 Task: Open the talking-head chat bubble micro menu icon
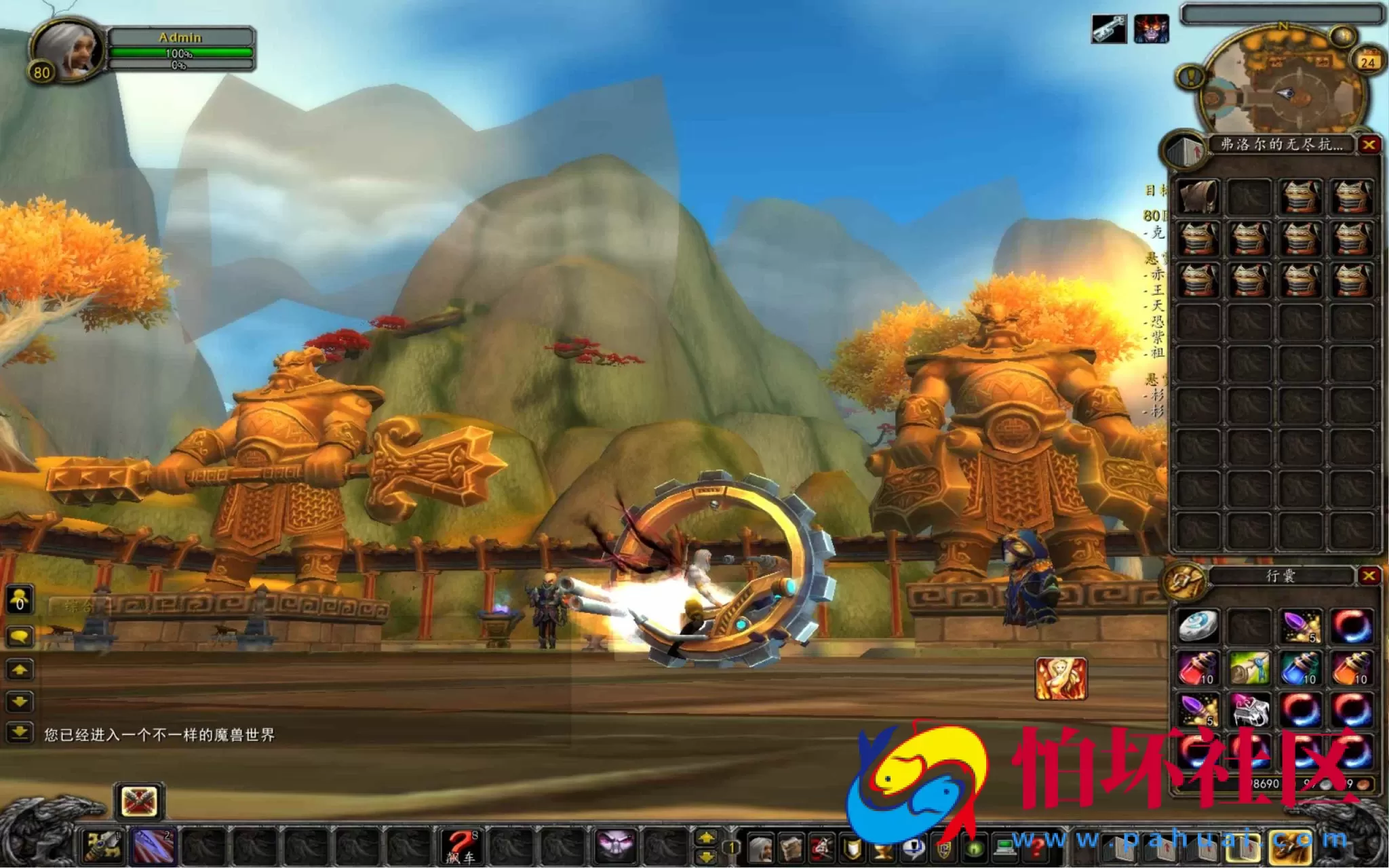914,849
